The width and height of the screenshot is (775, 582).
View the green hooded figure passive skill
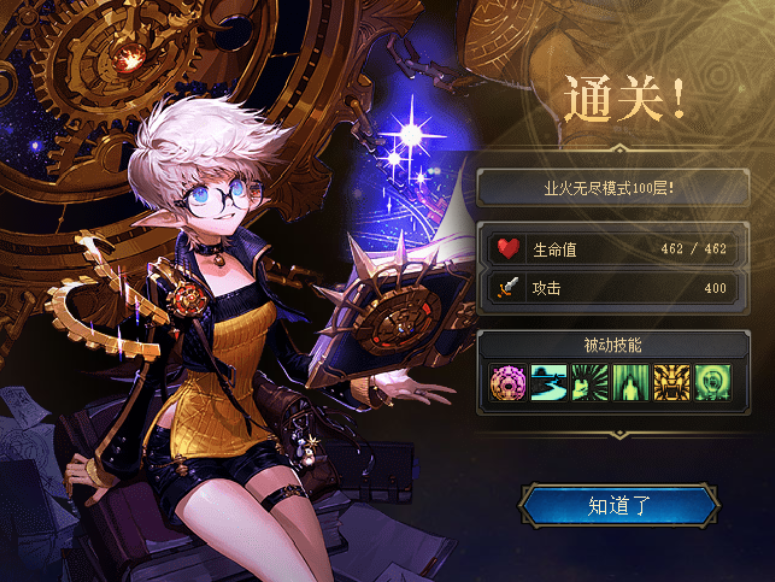tap(631, 383)
